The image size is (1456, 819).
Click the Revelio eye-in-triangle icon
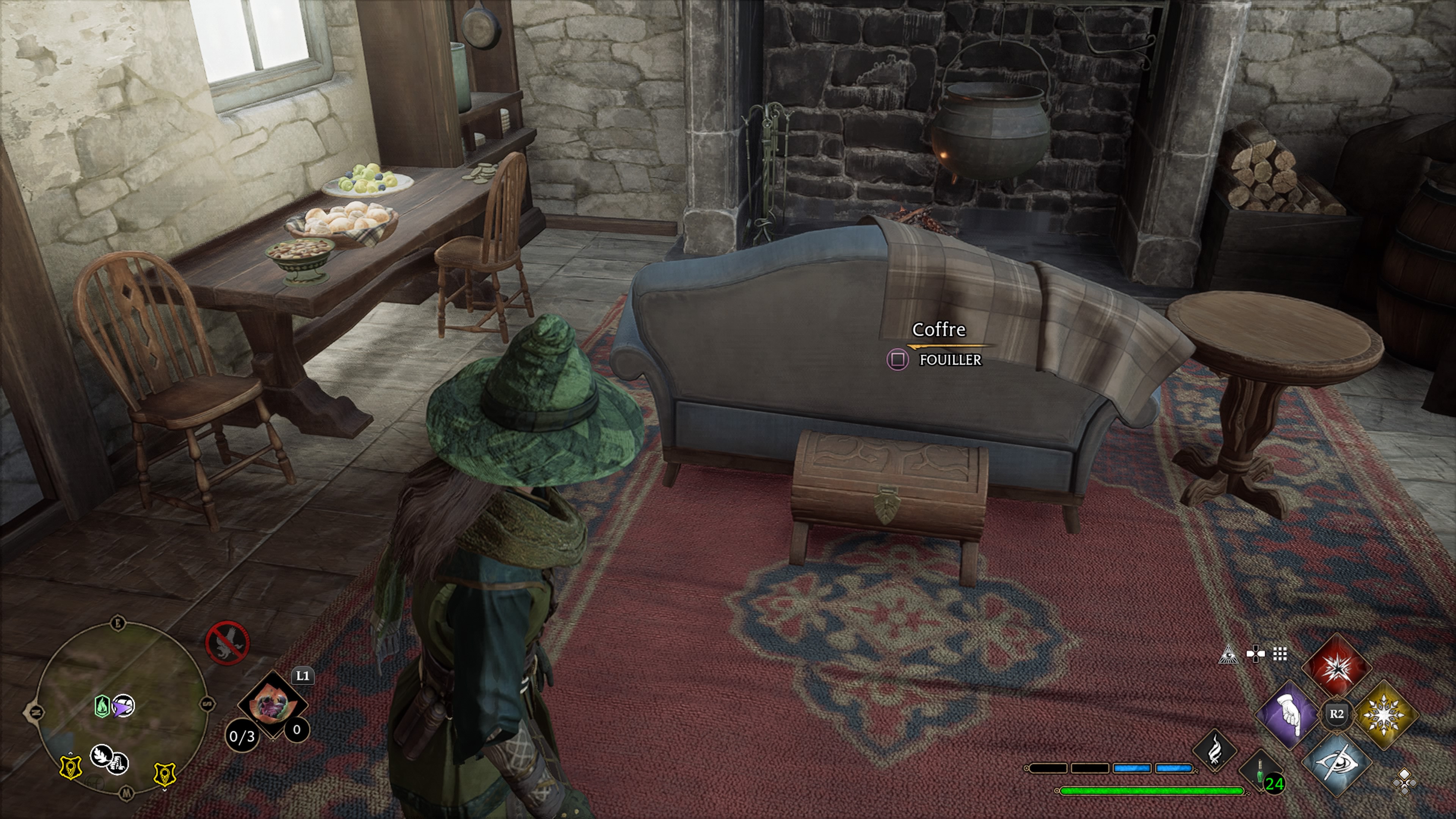pyautogui.click(x=1227, y=656)
